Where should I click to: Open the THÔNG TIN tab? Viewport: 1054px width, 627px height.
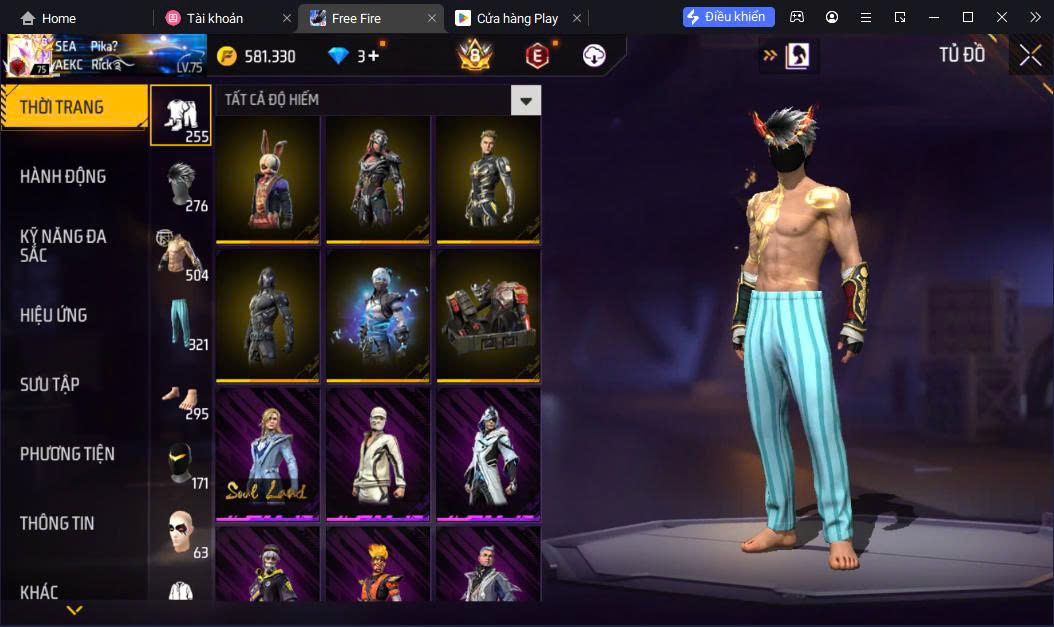click(58, 523)
